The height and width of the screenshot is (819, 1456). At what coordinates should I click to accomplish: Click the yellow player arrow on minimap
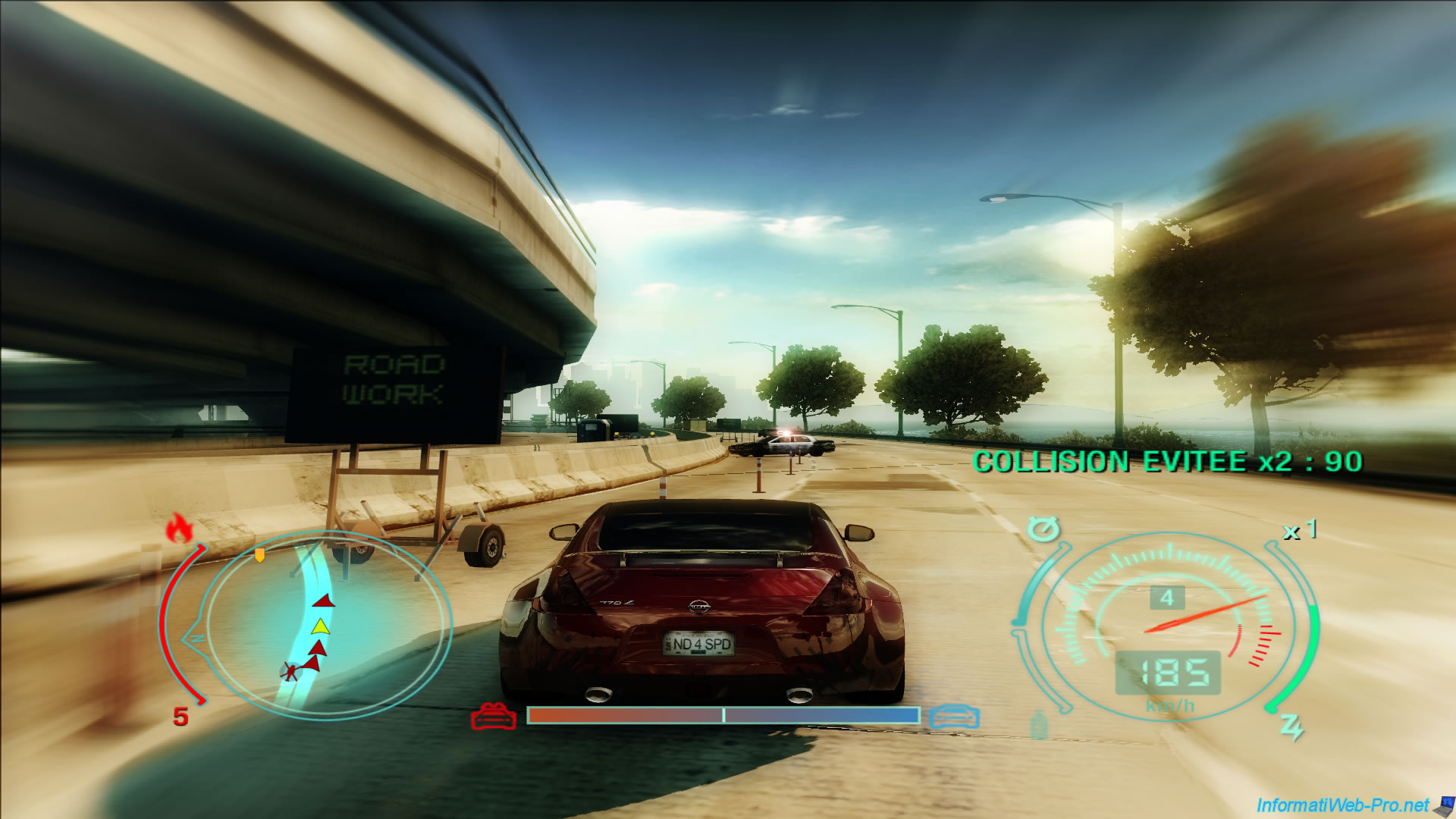[321, 626]
